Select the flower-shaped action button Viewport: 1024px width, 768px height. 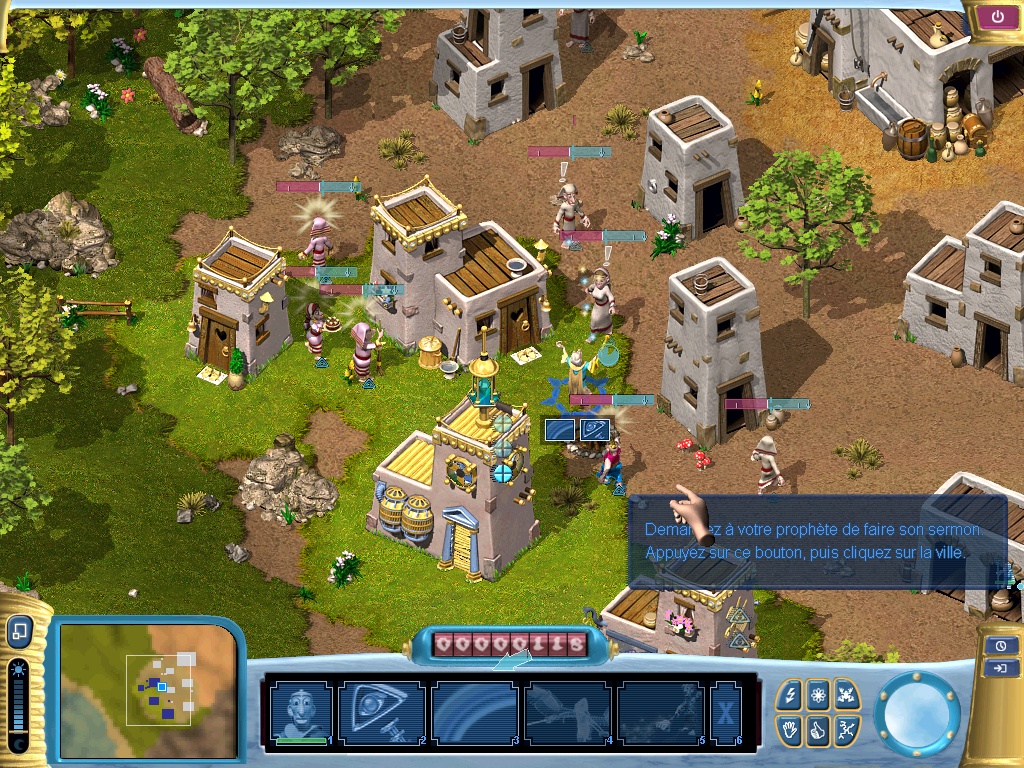(x=819, y=694)
